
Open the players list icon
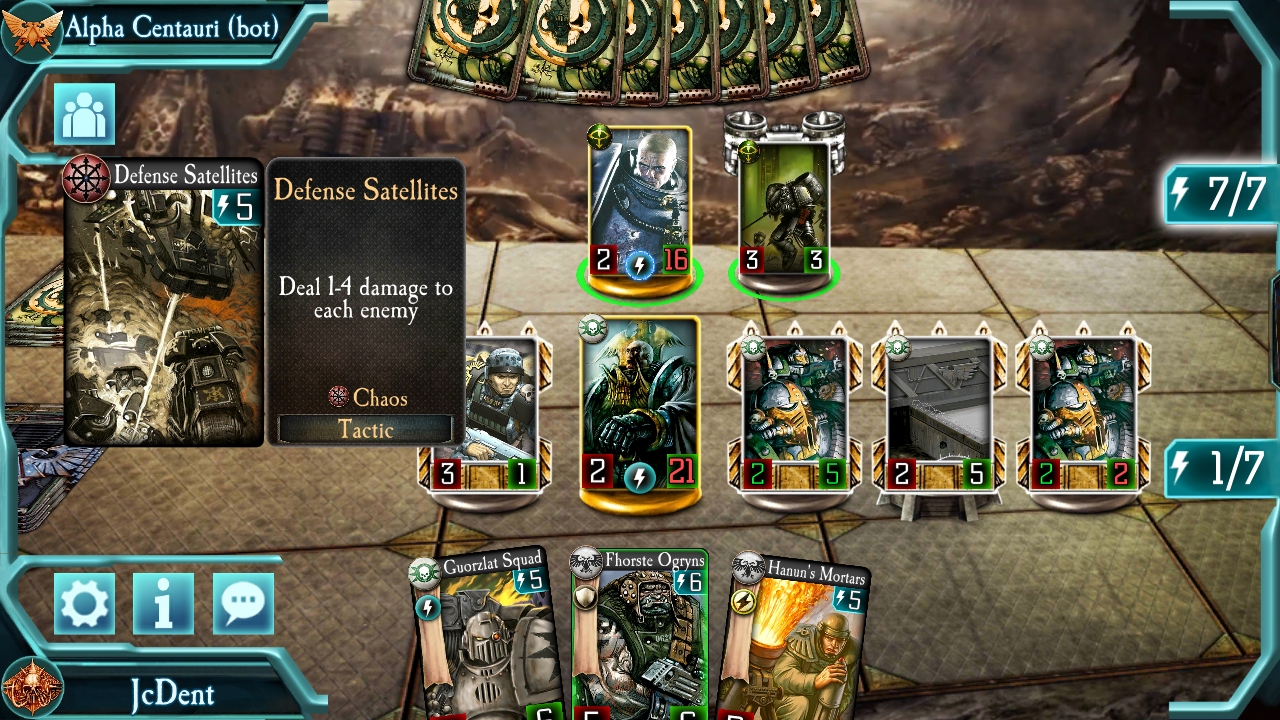coord(84,114)
